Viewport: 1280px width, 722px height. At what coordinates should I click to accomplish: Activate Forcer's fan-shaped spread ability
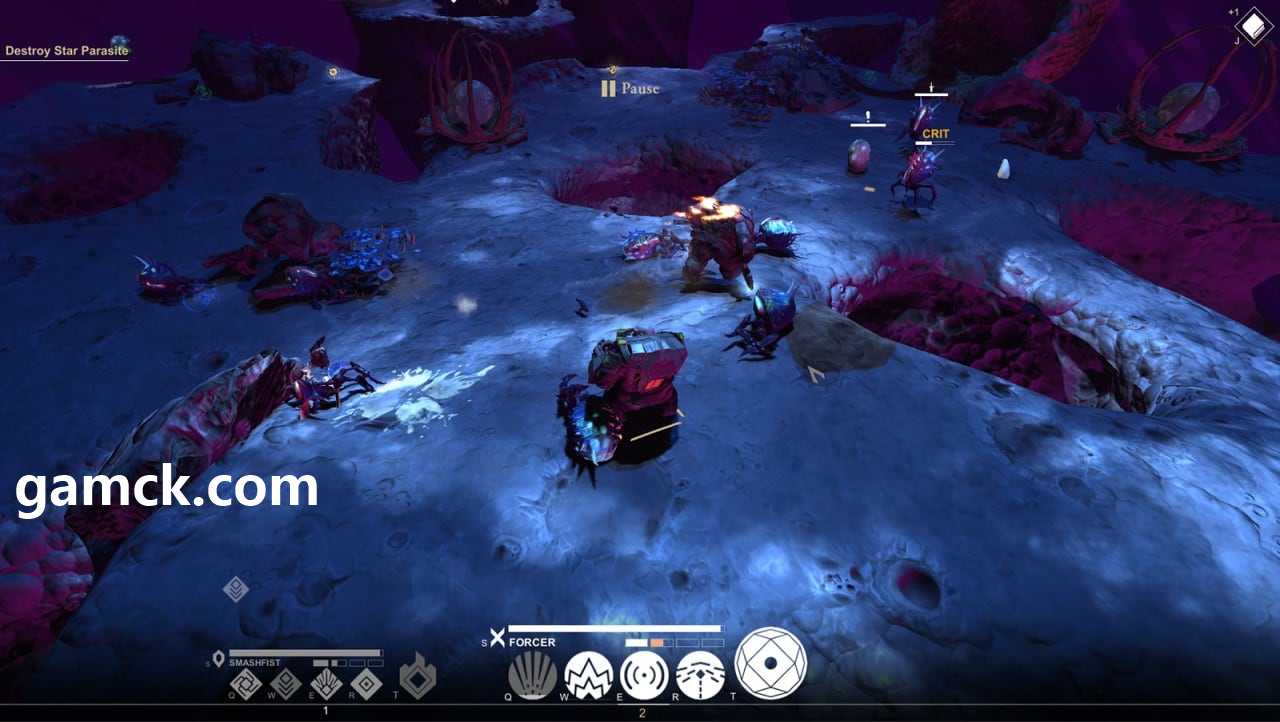click(532, 676)
